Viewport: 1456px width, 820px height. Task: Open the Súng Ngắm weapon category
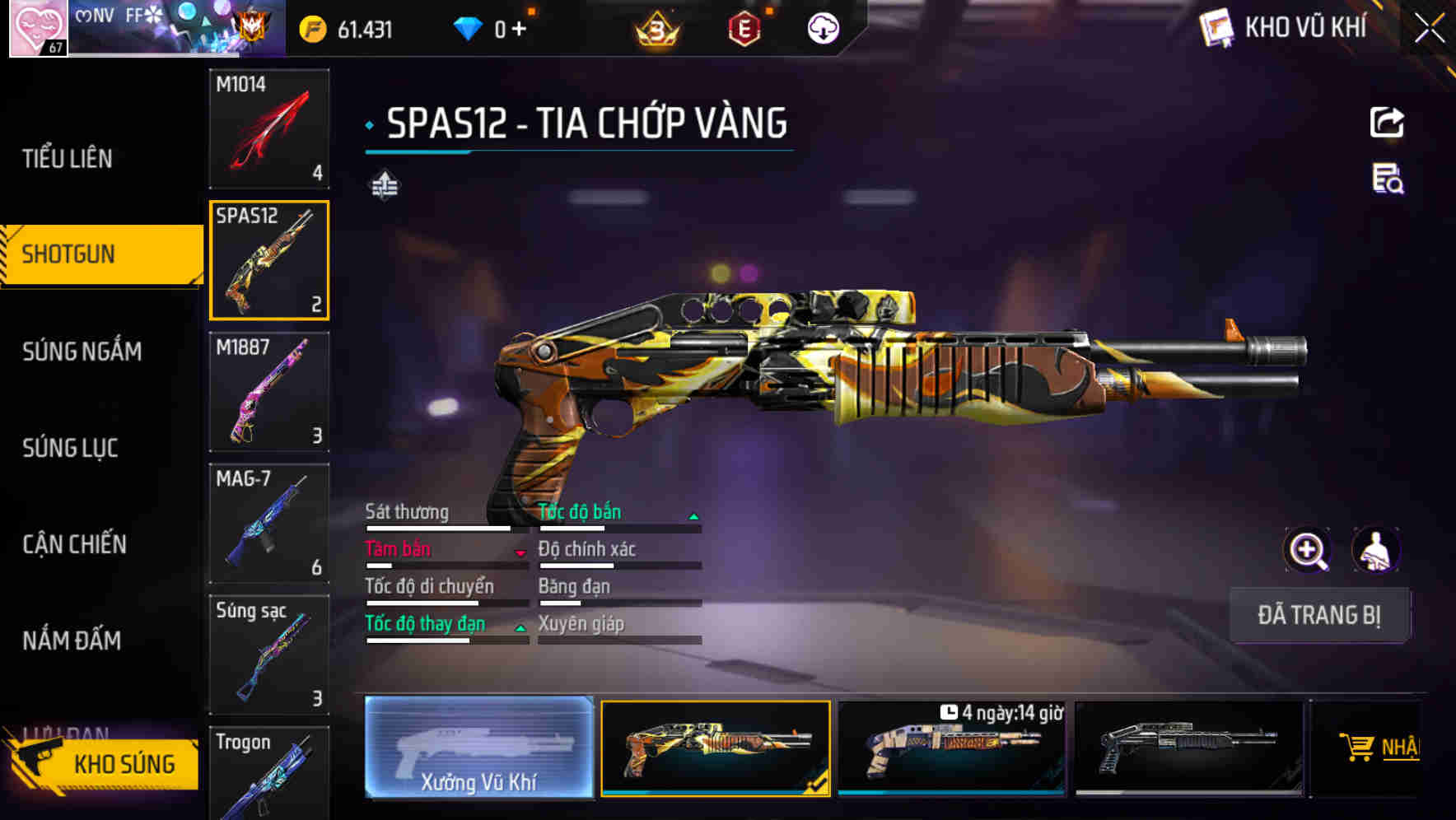point(82,352)
